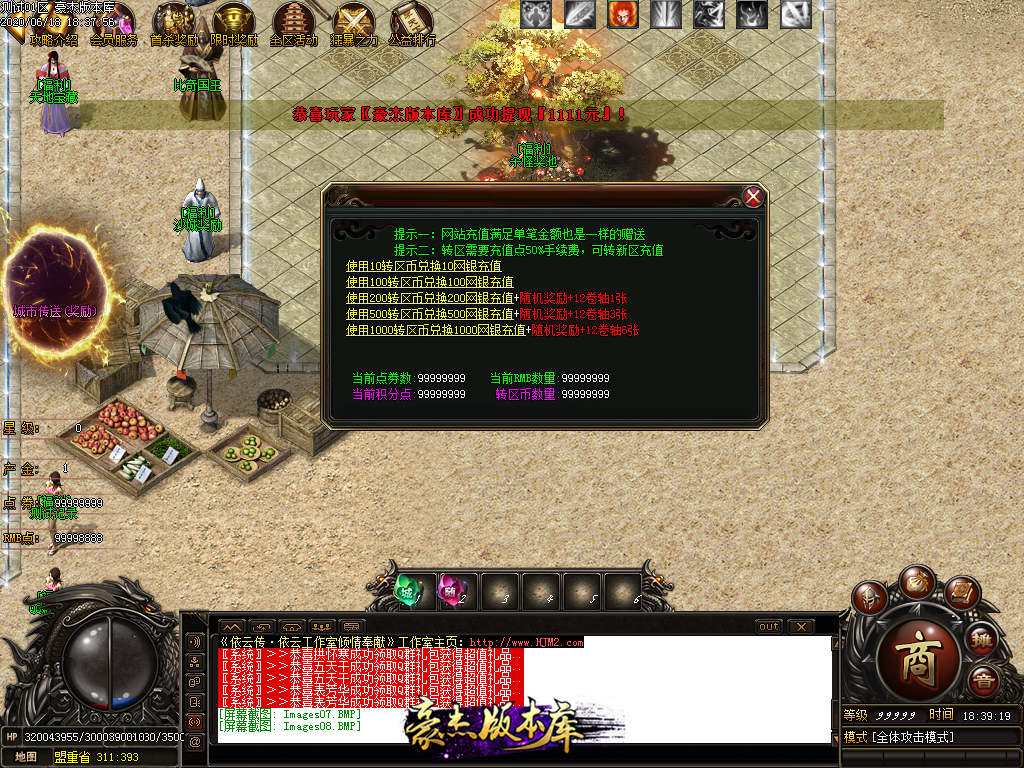The image size is (1024, 768).
Task: View the 全区活动 server events
Action: coord(294,24)
